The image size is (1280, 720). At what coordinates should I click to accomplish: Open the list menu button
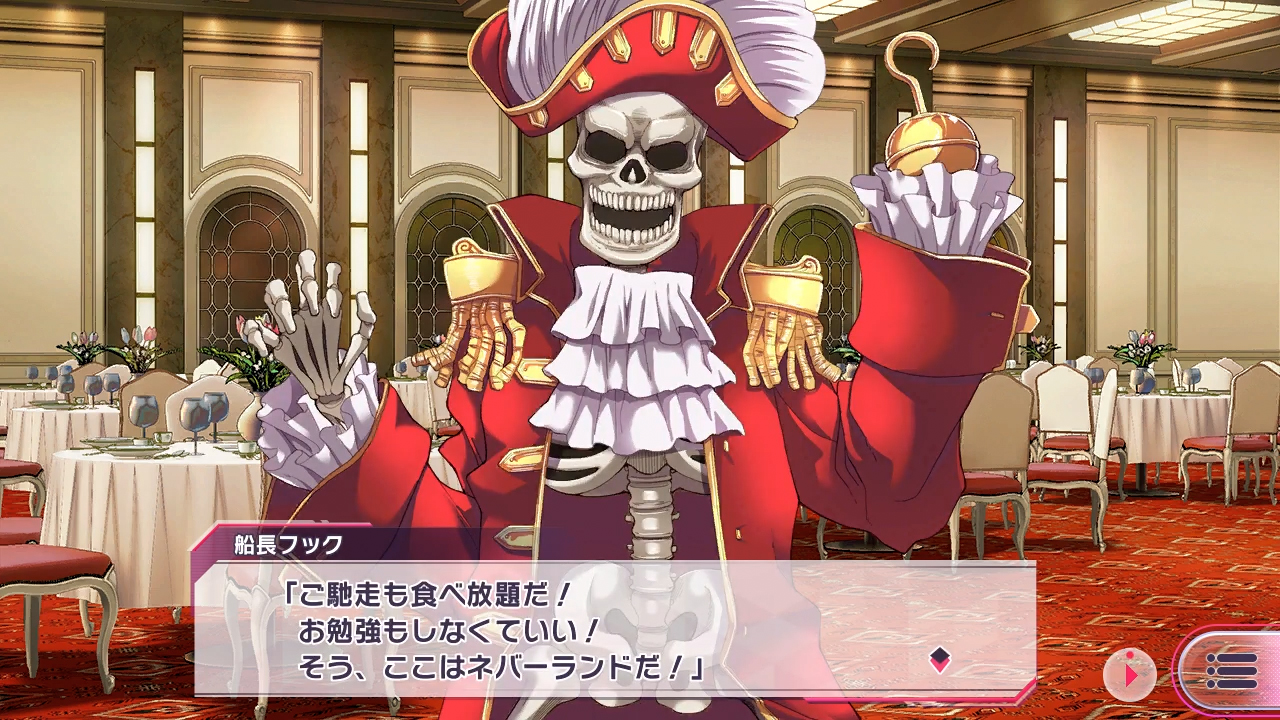[x=1231, y=671]
